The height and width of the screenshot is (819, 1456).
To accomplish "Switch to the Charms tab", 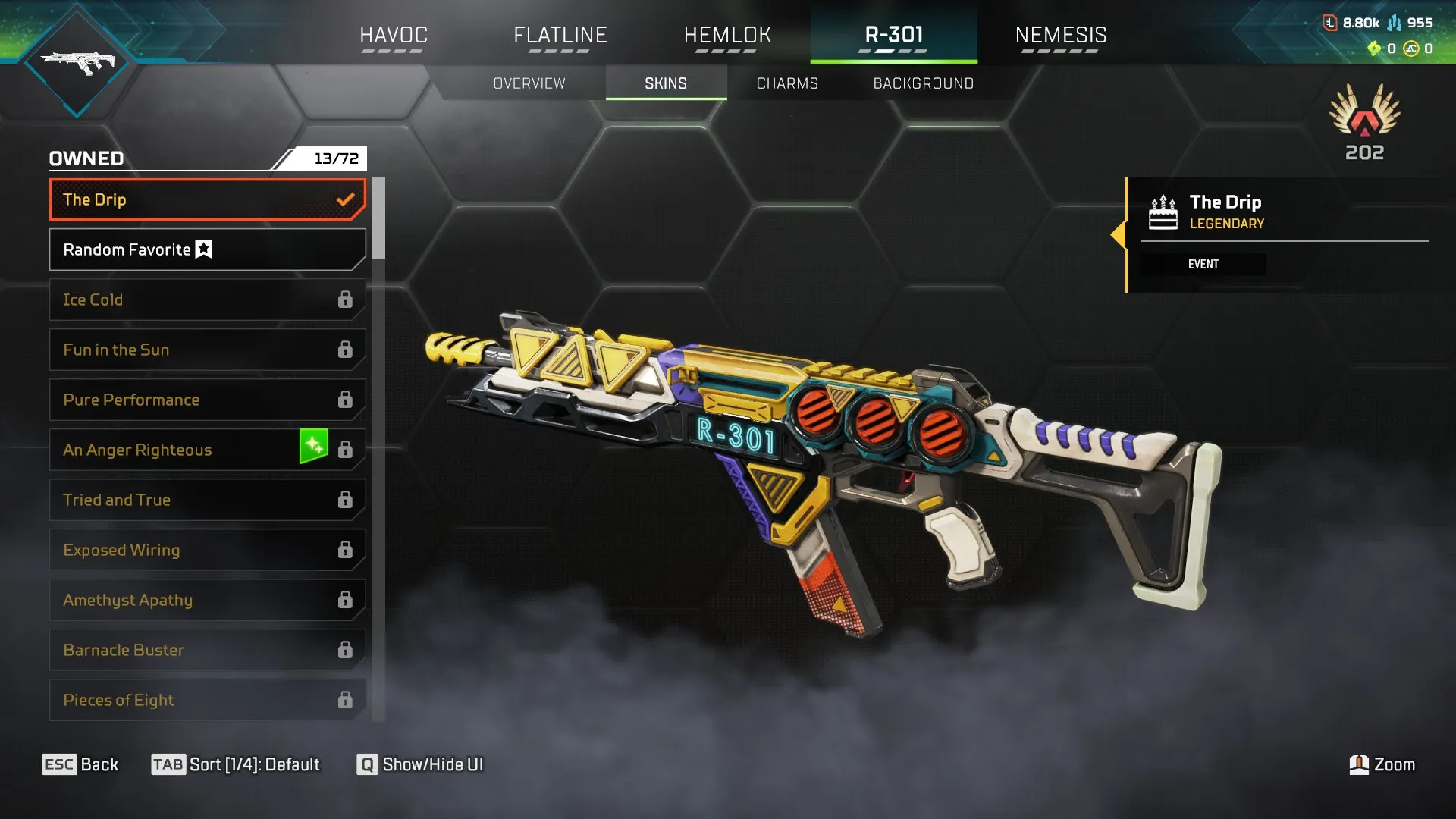I will 786,83.
